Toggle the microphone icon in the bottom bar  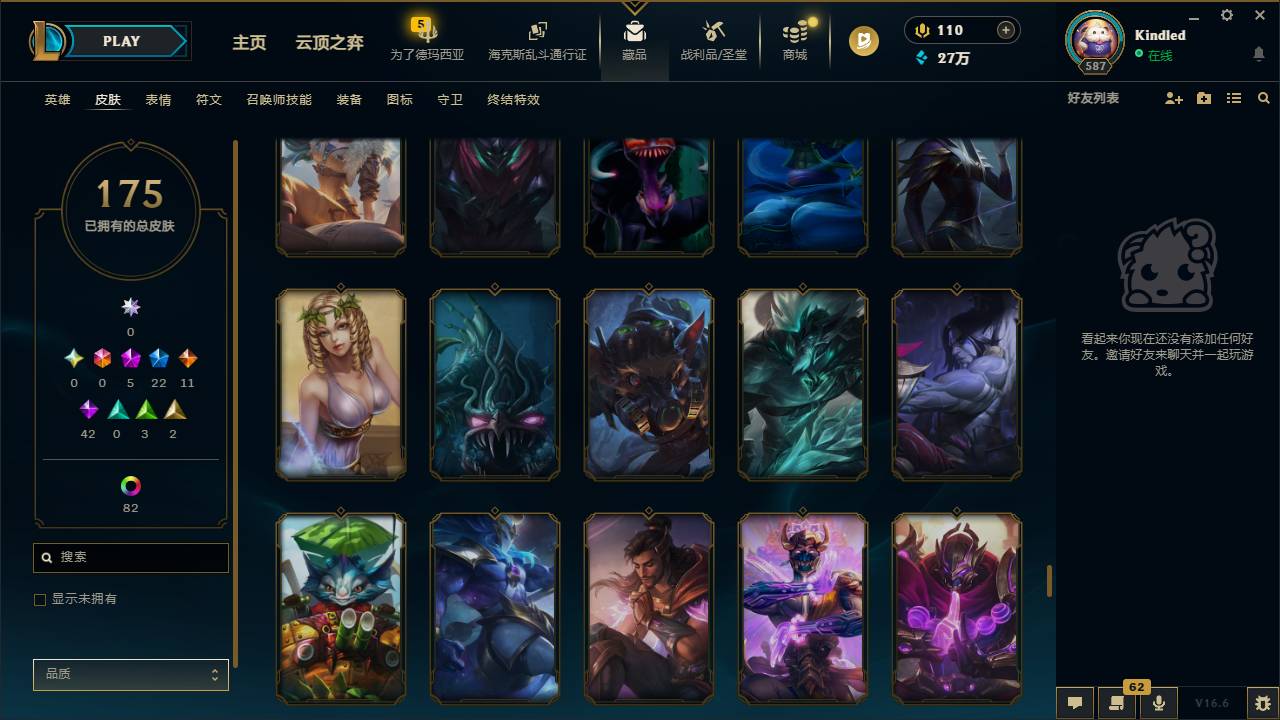[1158, 703]
